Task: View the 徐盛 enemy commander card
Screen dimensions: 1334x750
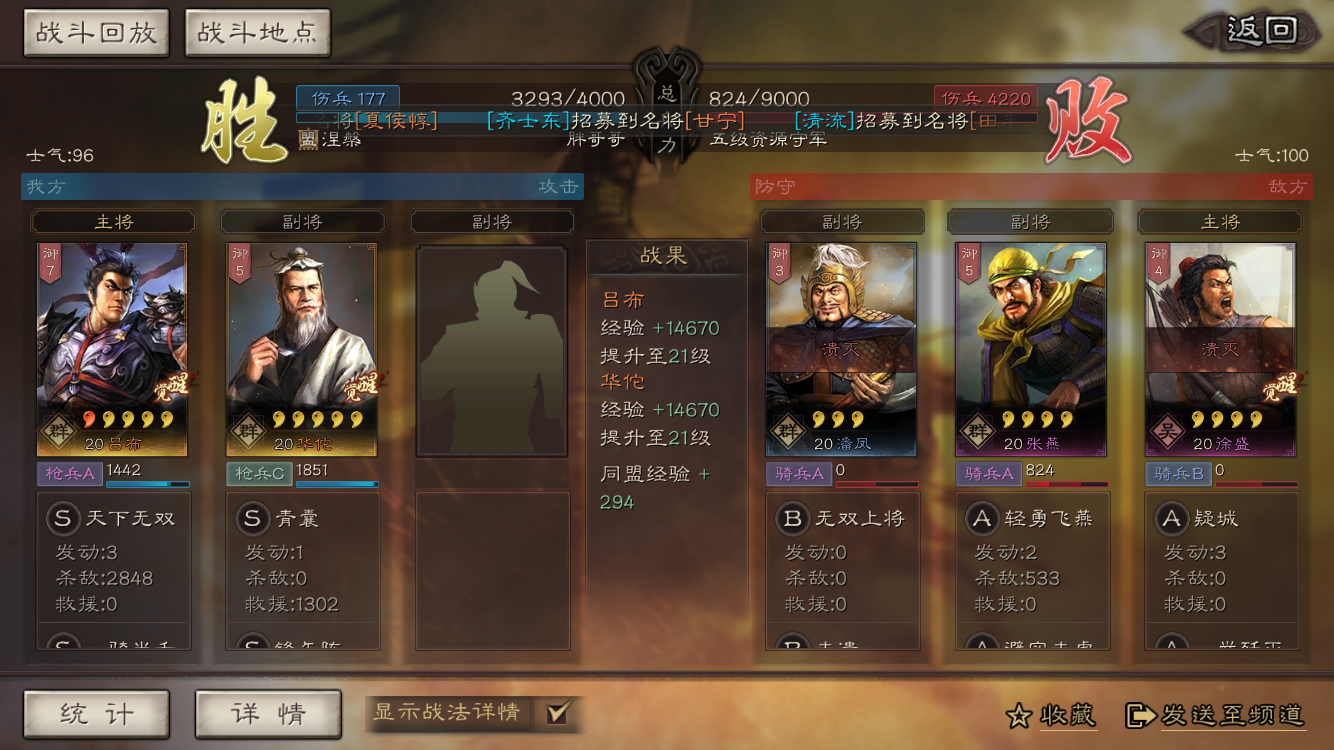Action: pyautogui.click(x=1220, y=349)
